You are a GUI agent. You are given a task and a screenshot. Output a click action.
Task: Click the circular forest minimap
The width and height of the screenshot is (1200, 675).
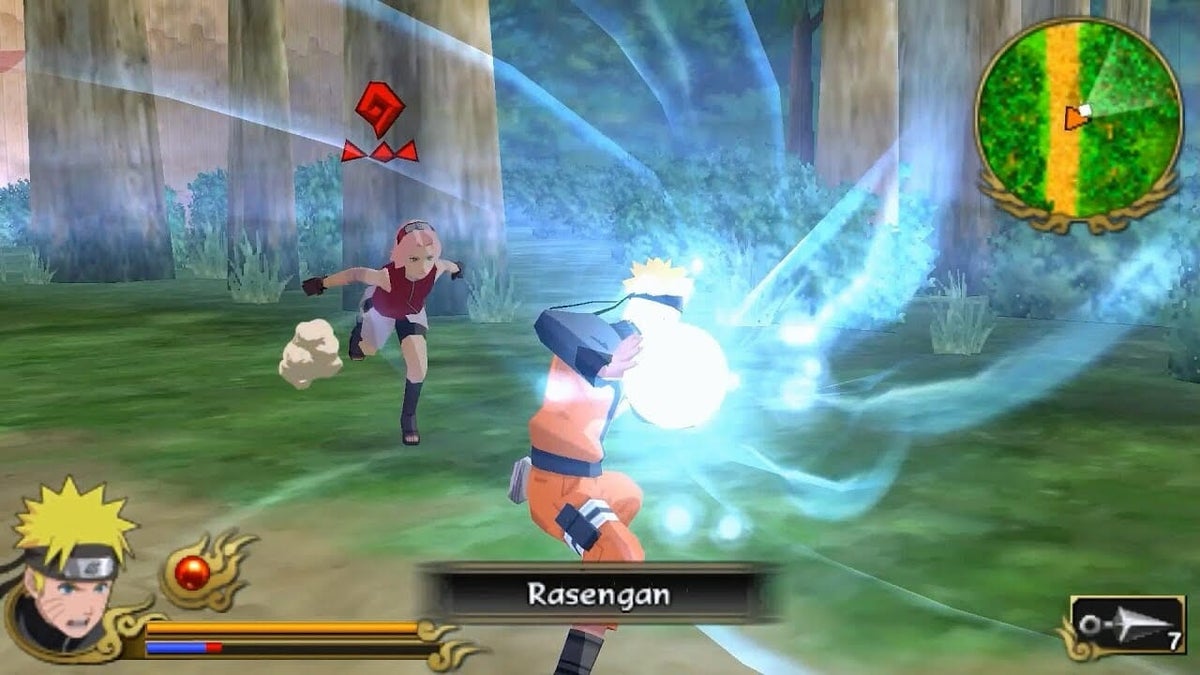tap(1079, 118)
